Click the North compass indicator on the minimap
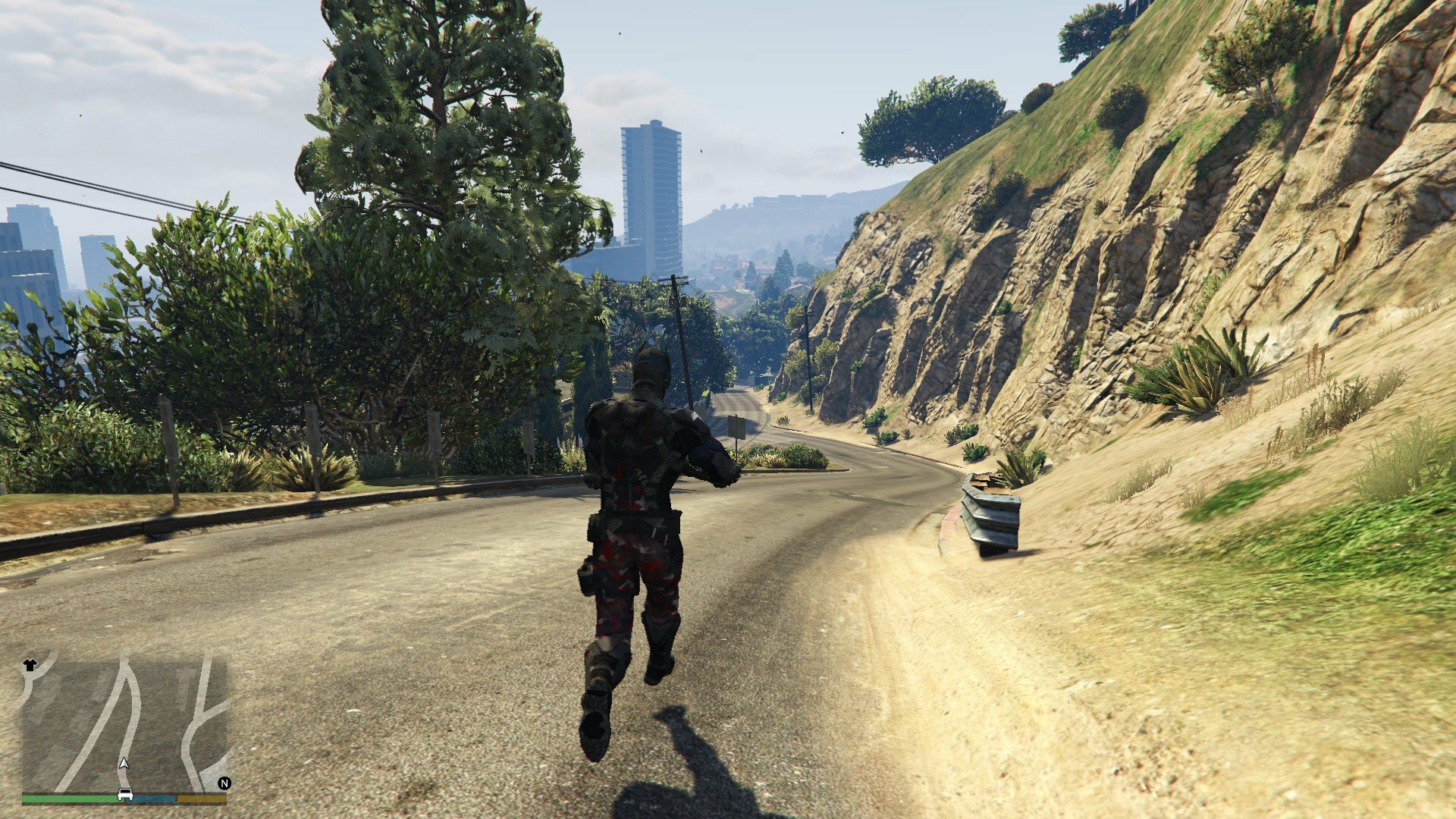Image resolution: width=1456 pixels, height=819 pixels. click(x=224, y=783)
